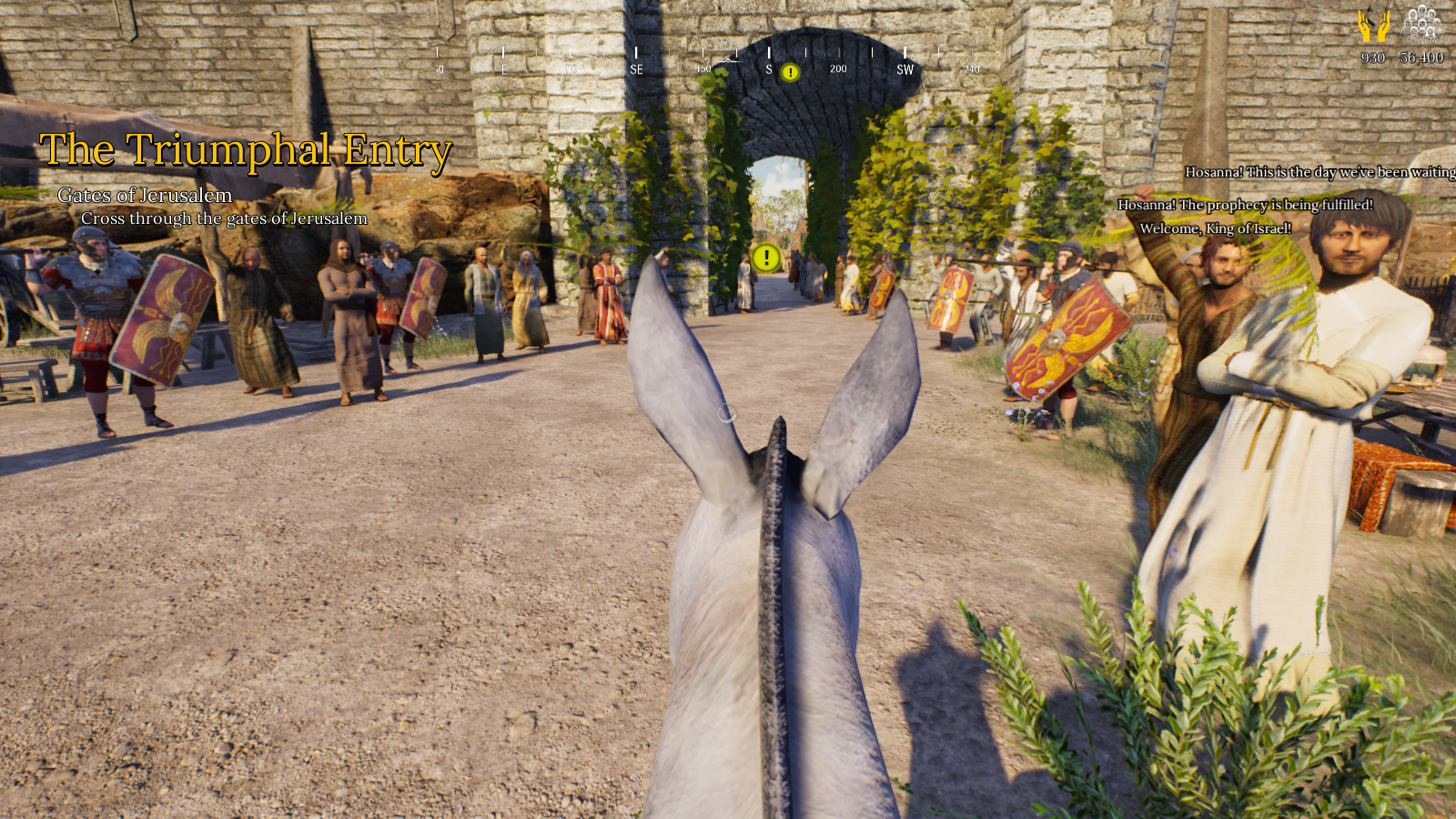Open The Triumphal Entry quest title
Screen dimensions: 1456x819
pyautogui.click(x=245, y=150)
